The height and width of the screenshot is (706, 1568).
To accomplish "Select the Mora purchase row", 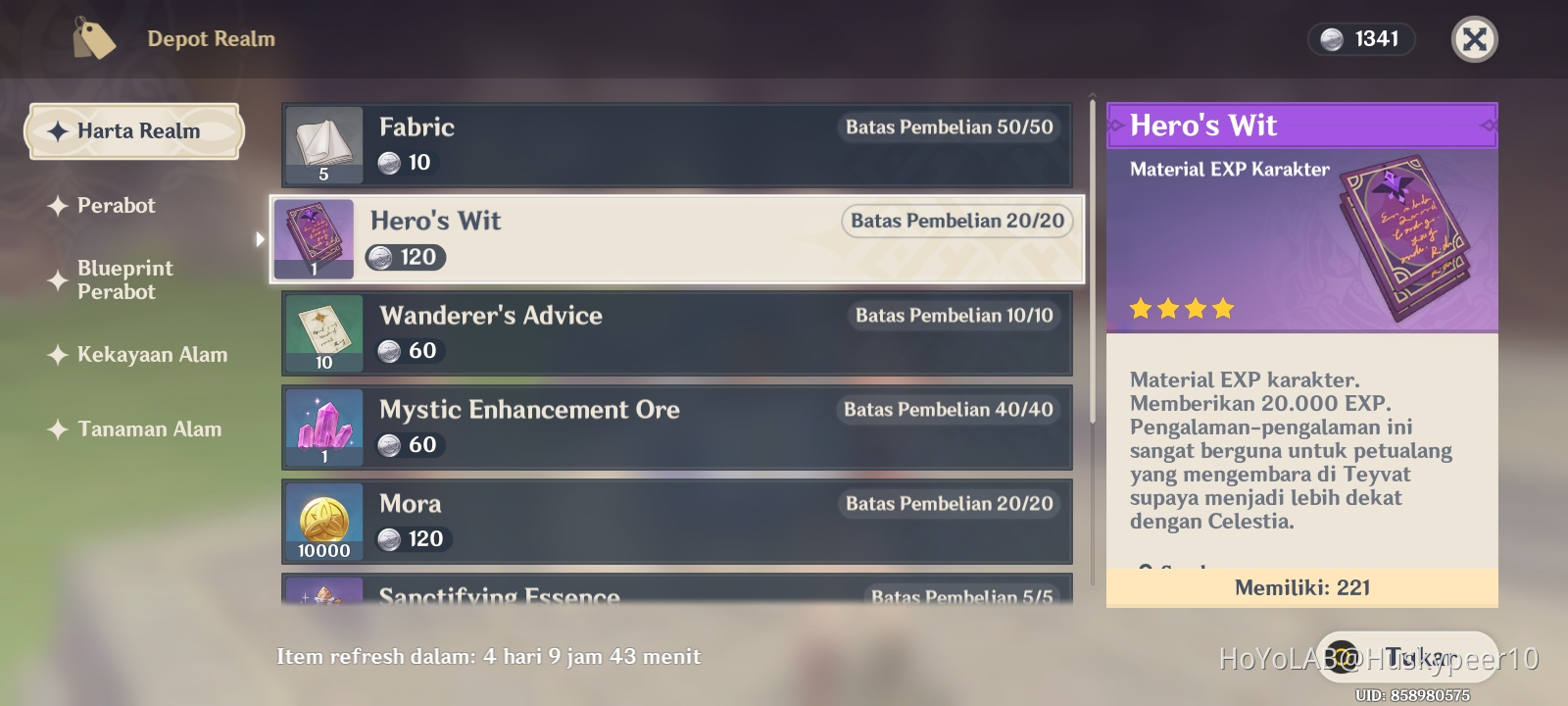I will [676, 520].
